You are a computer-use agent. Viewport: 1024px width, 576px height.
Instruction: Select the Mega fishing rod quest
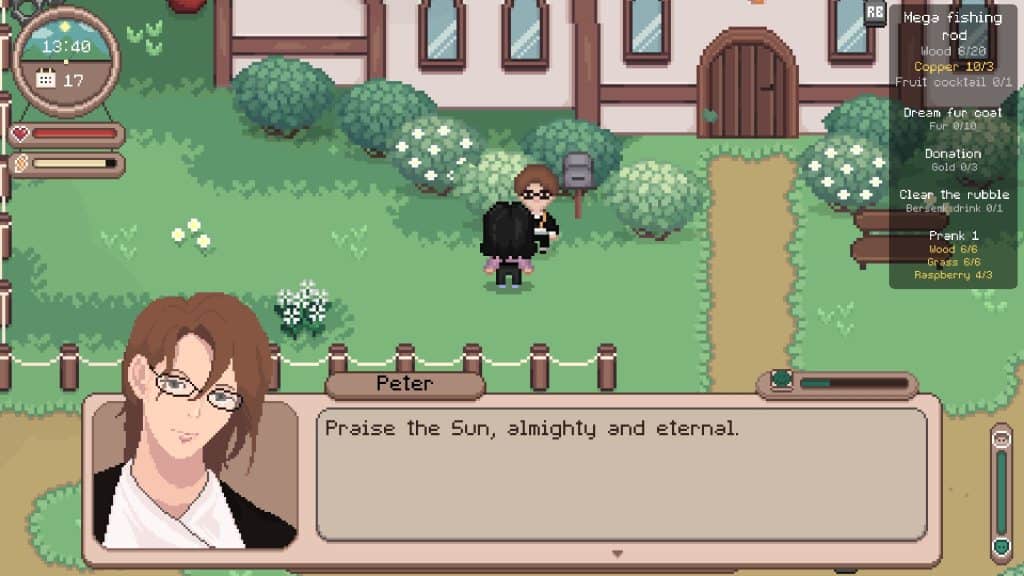click(x=952, y=26)
